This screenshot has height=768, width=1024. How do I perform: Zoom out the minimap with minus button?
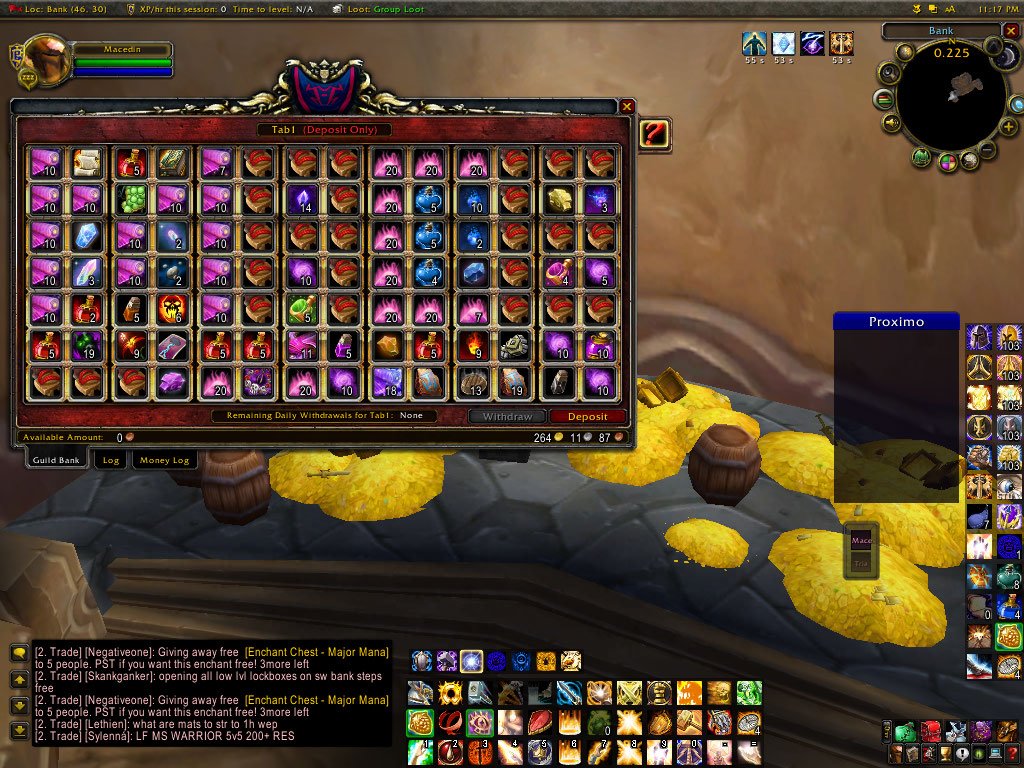click(986, 151)
